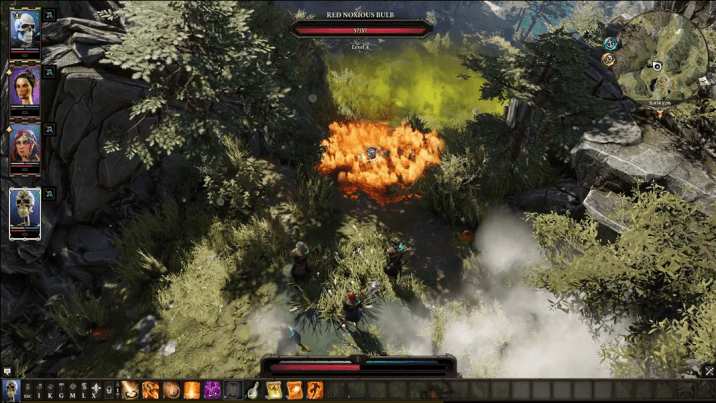Open the game menu with the ESC button

click(x=29, y=390)
